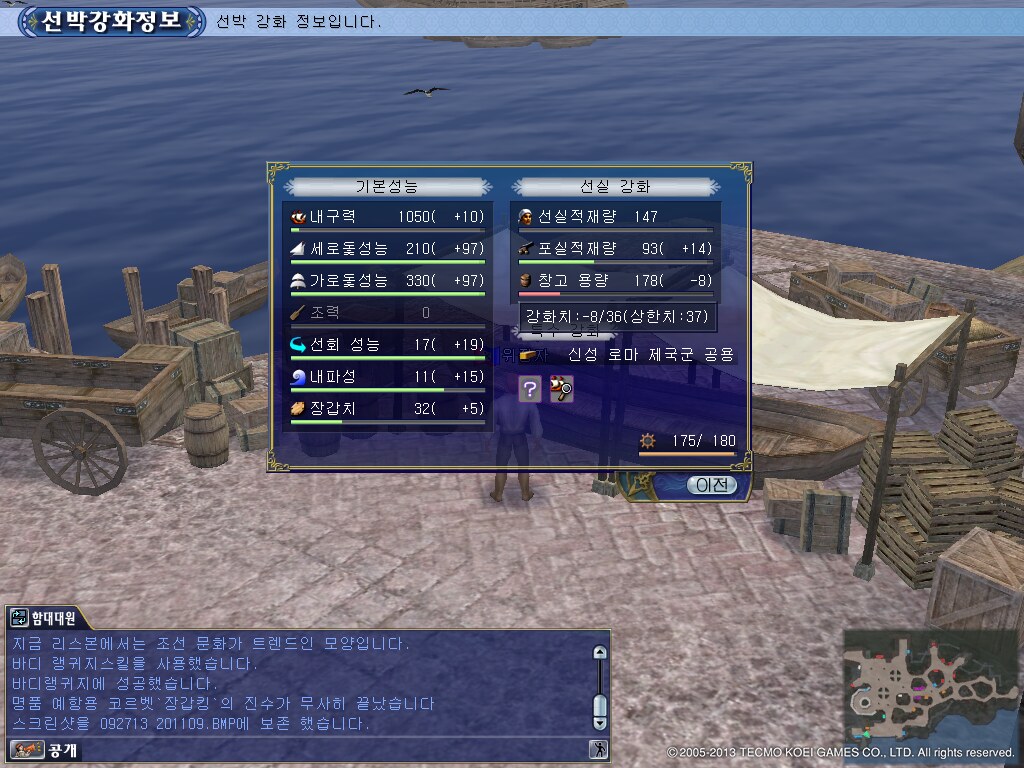Select the 내파성 wave resistance row
1024x768 pixels.
pyautogui.click(x=388, y=377)
